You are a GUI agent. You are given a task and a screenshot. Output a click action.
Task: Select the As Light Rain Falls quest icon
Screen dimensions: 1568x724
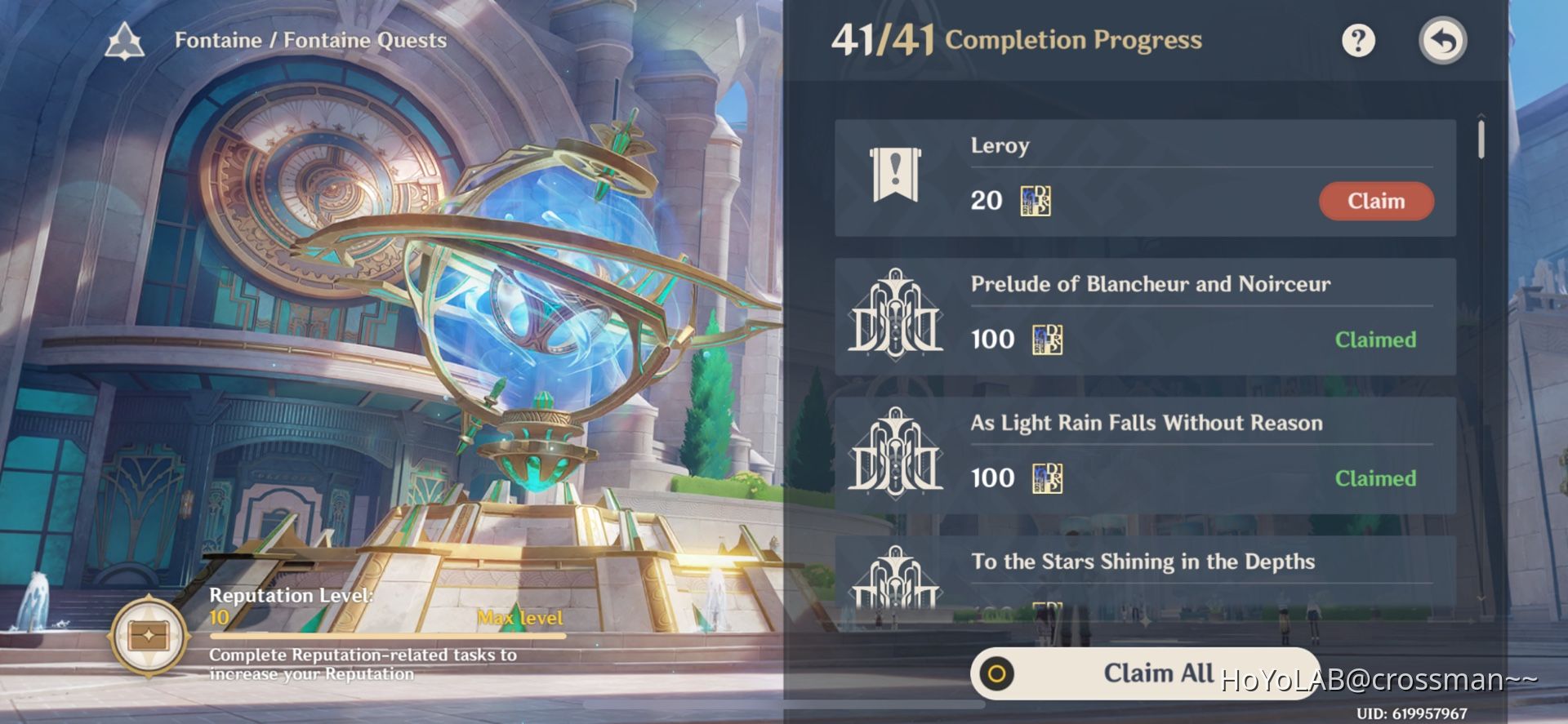pos(895,455)
